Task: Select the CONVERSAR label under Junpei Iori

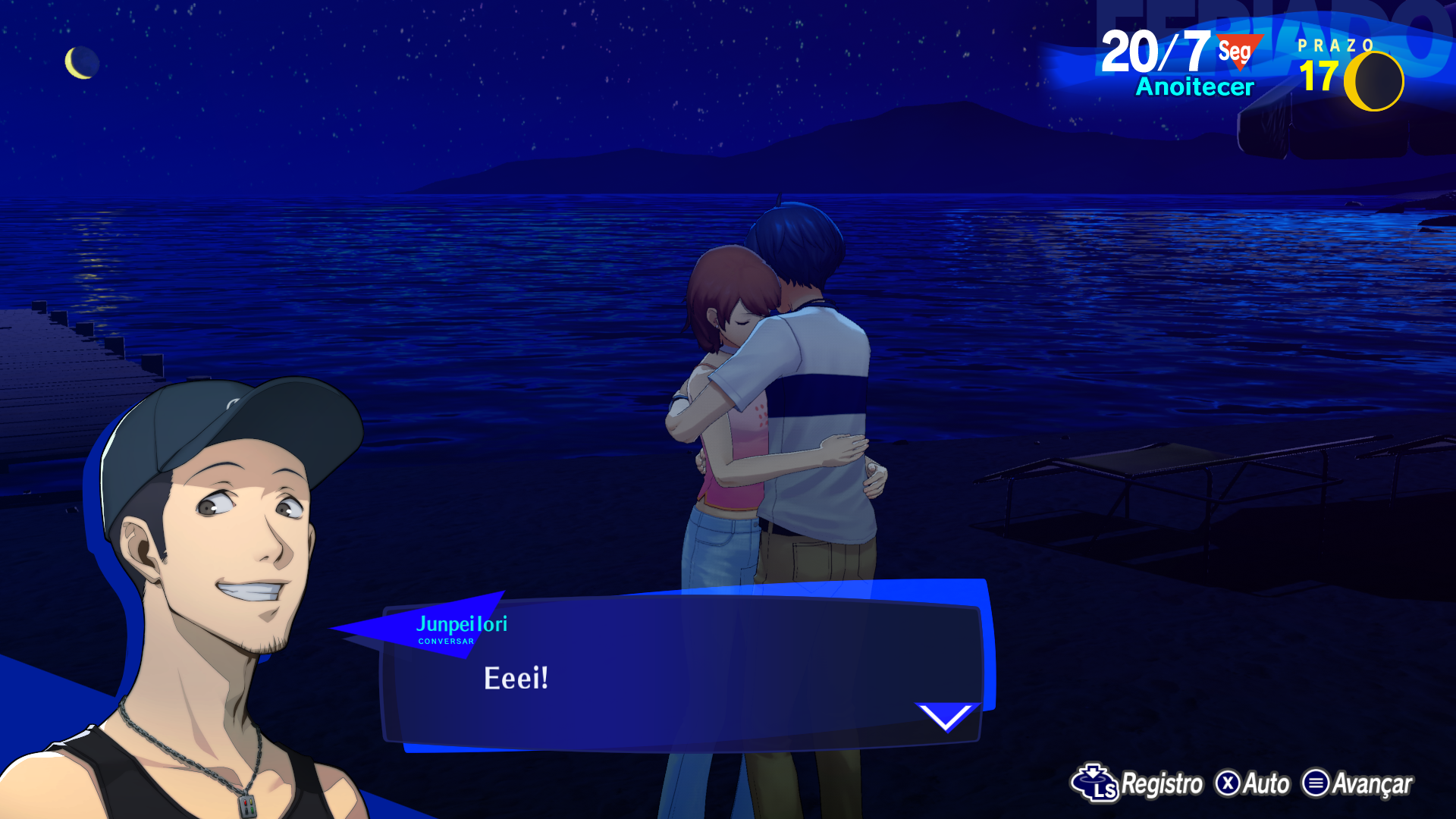Action: (446, 642)
